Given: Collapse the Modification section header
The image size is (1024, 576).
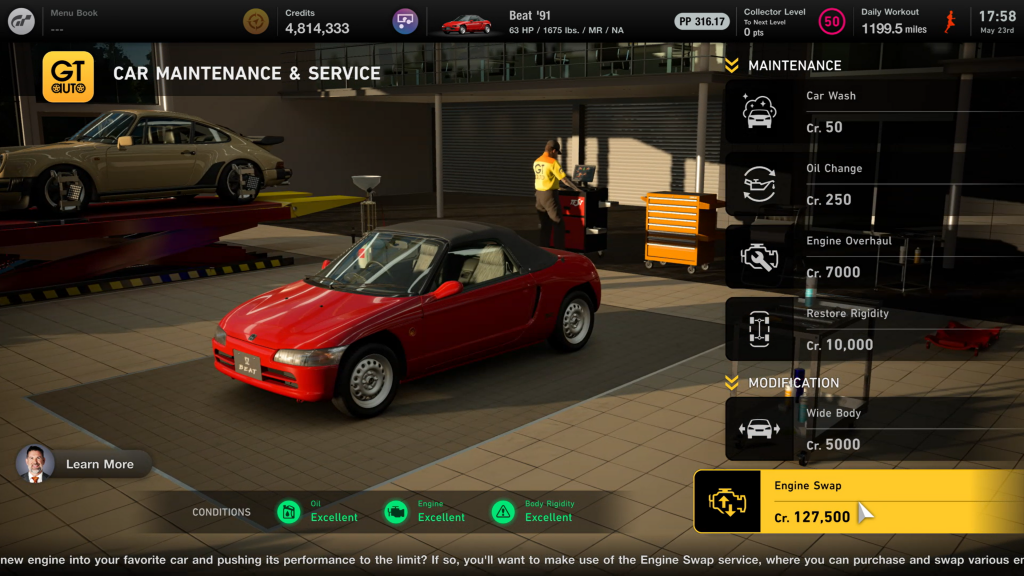Looking at the screenshot, I should click(x=783, y=383).
